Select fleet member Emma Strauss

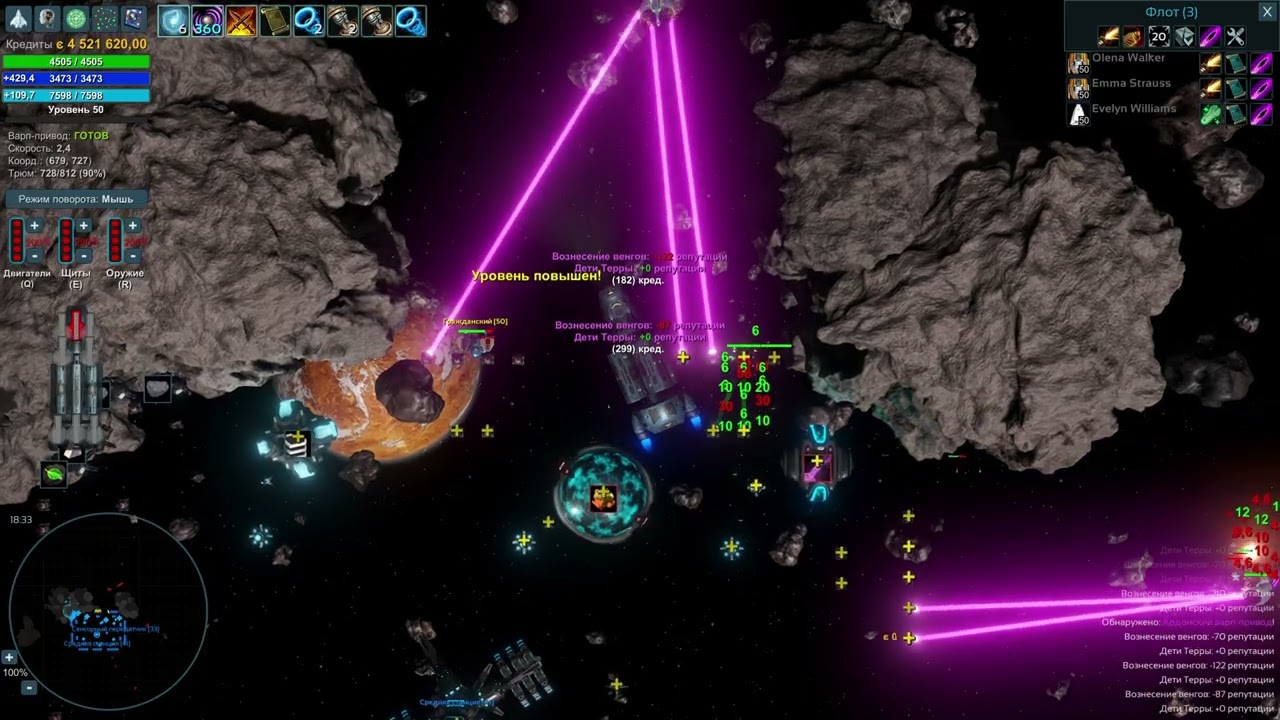tap(1130, 84)
